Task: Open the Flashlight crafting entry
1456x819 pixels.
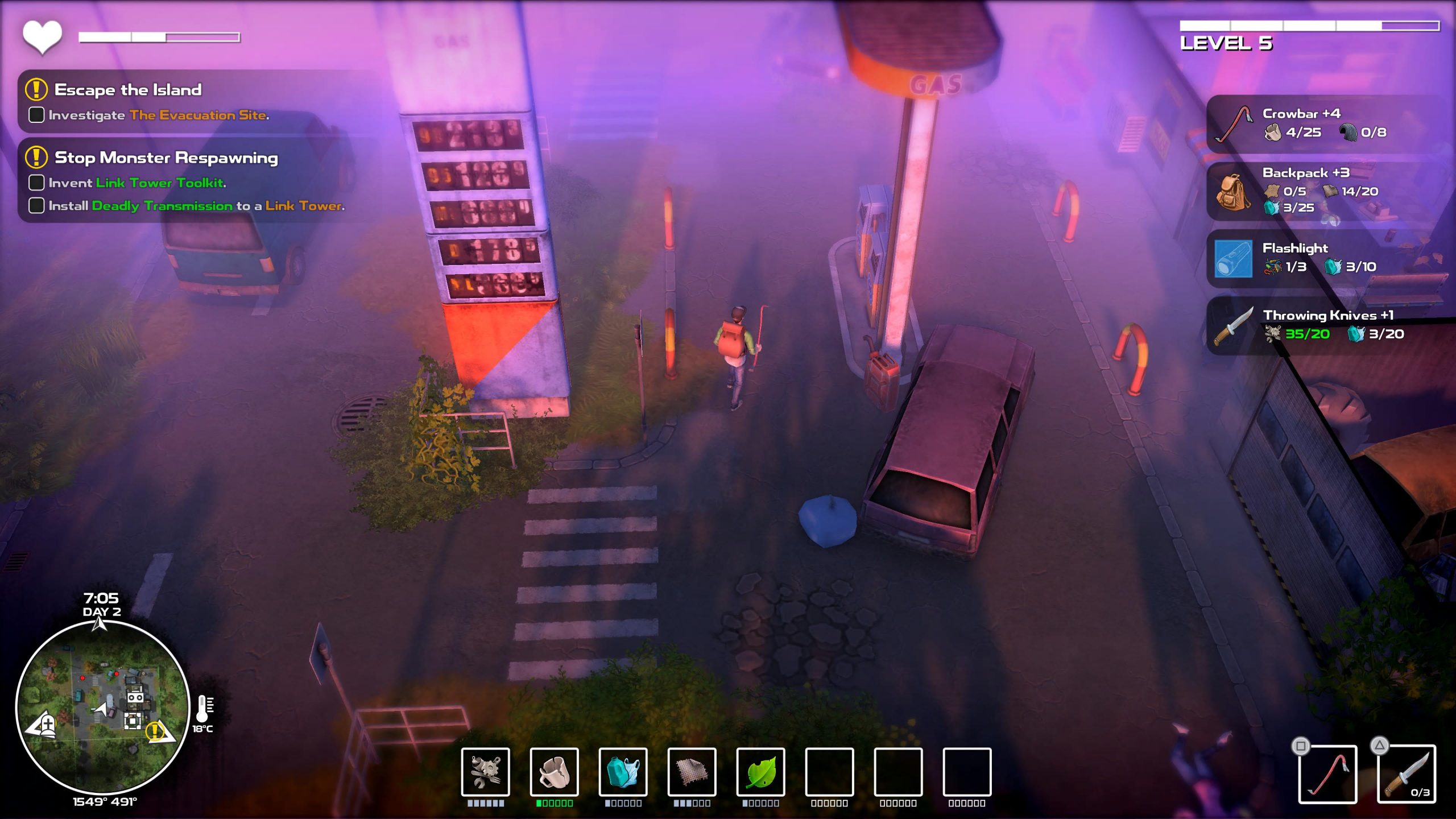Action: (1325, 258)
